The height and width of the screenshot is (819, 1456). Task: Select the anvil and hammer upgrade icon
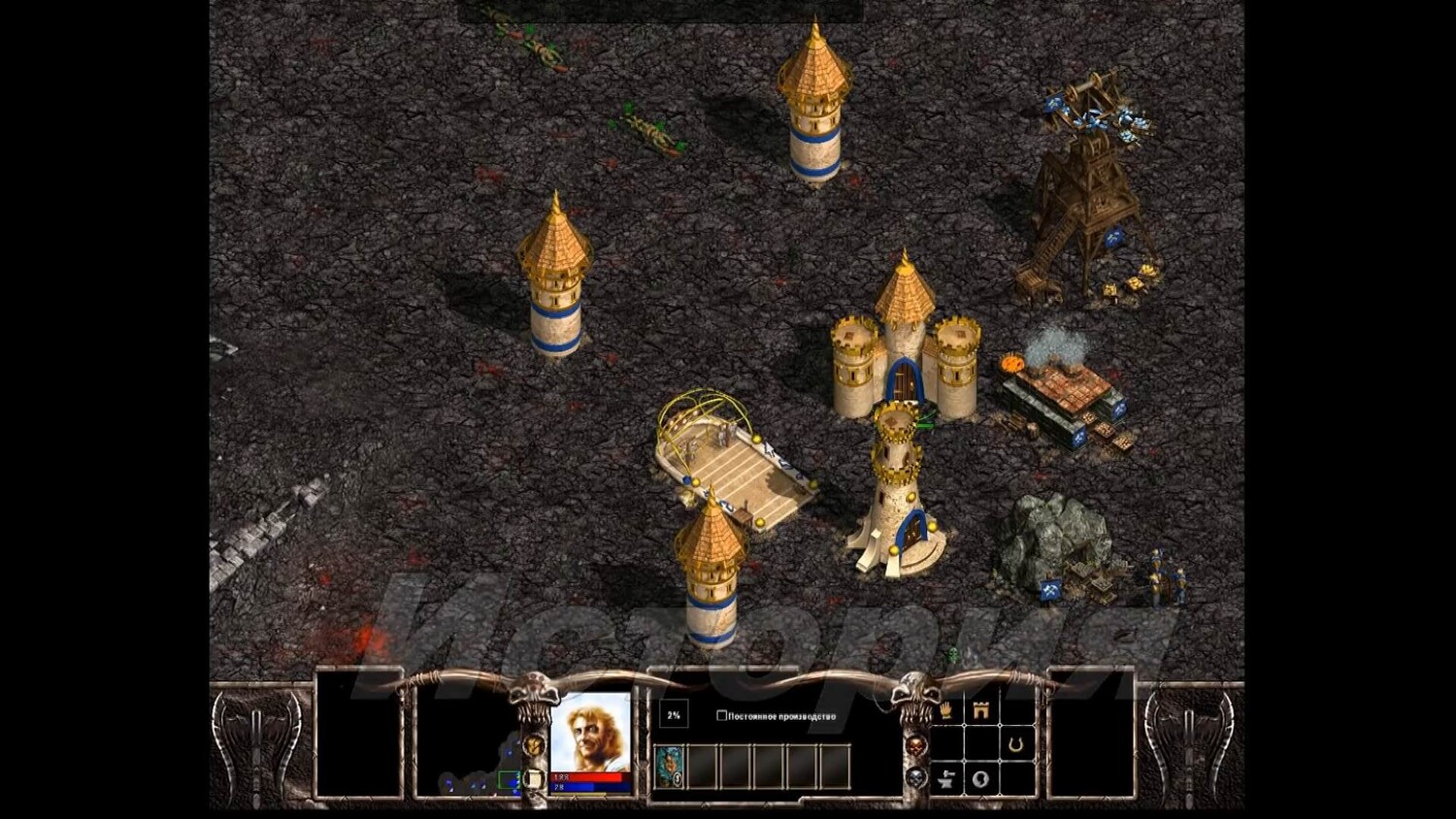coord(945,778)
